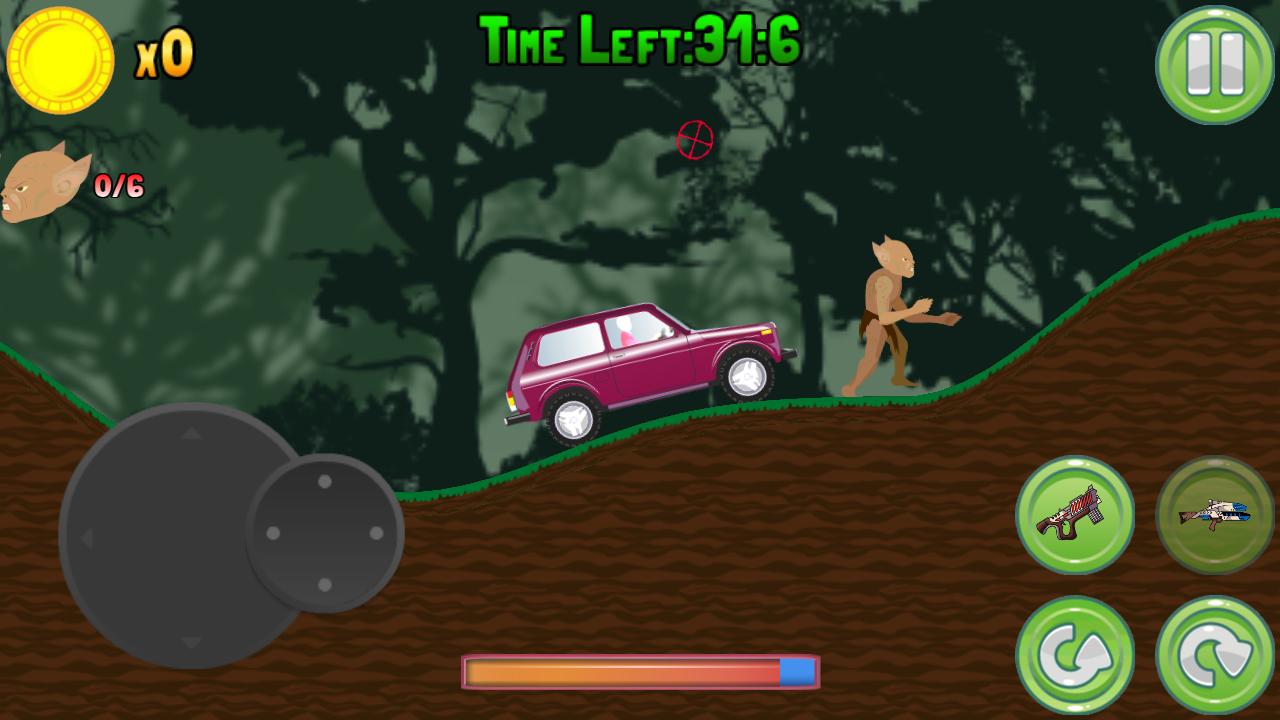
Task: Tap the counter-clockwise rotate arrow button
Action: pos(1075,655)
